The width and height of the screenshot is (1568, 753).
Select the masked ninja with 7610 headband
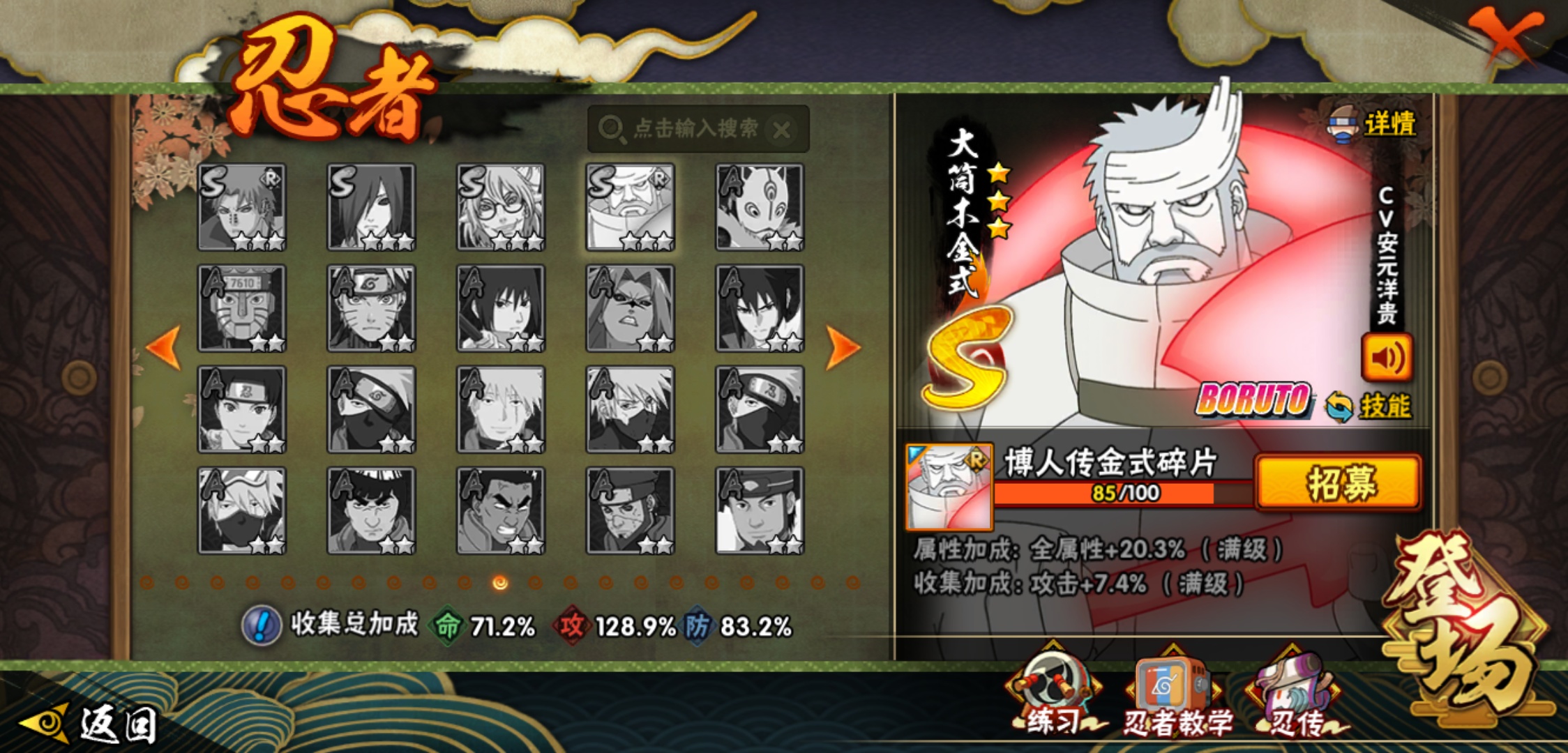point(241,308)
